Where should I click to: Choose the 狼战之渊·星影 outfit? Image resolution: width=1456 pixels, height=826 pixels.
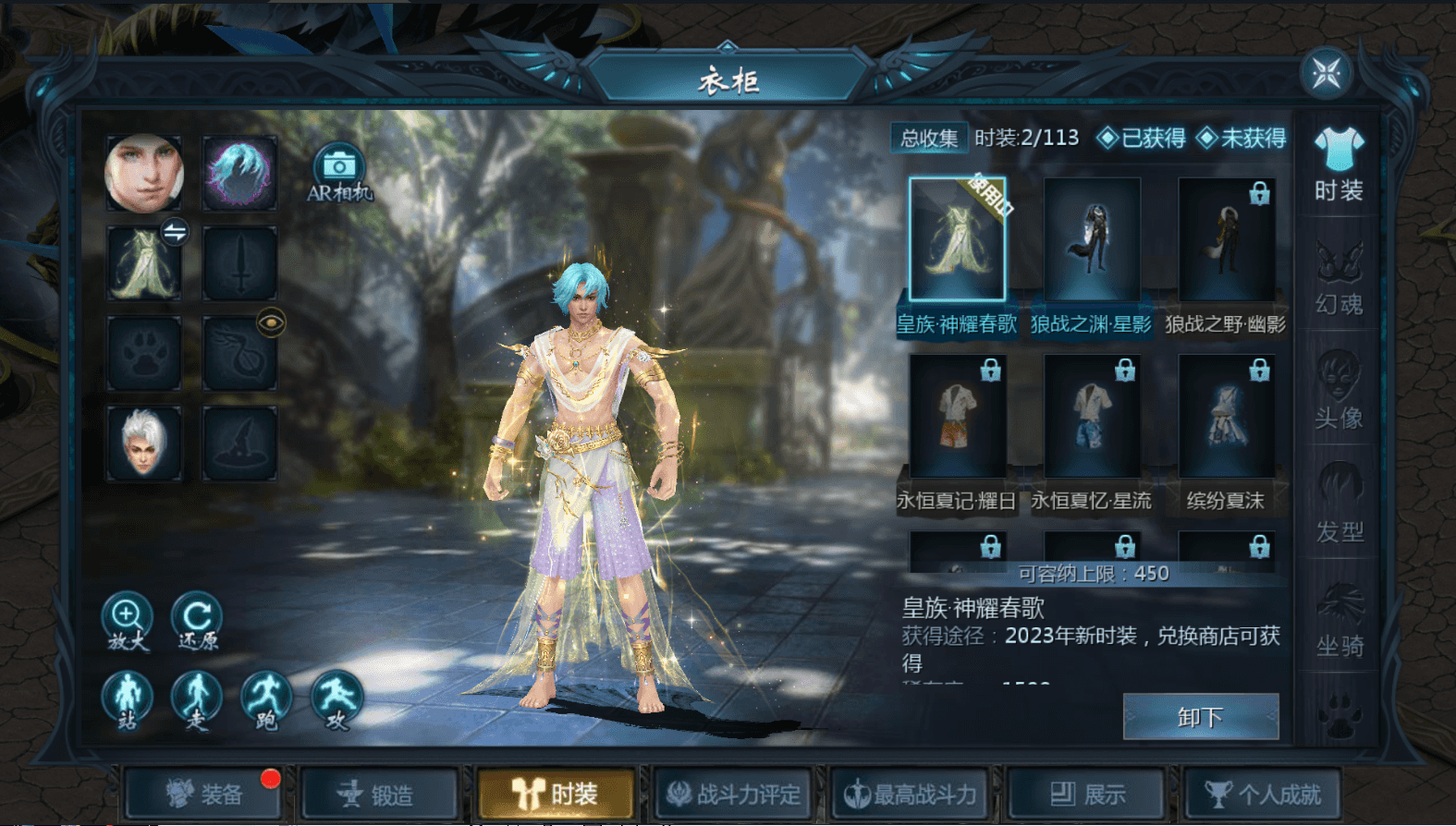pyautogui.click(x=1092, y=239)
